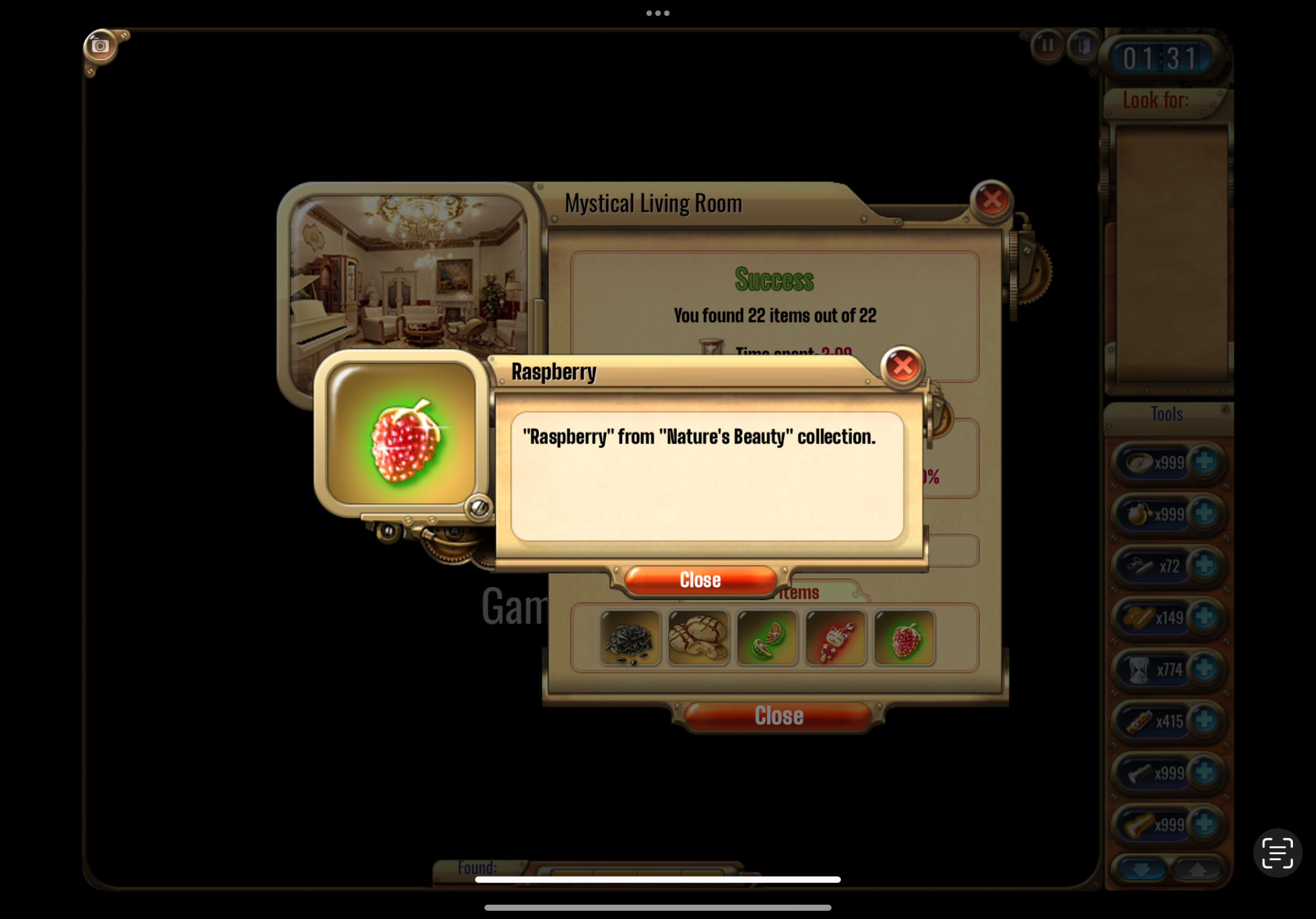Close the Raspberry info popup
This screenshot has height=919, width=1316.
click(700, 580)
